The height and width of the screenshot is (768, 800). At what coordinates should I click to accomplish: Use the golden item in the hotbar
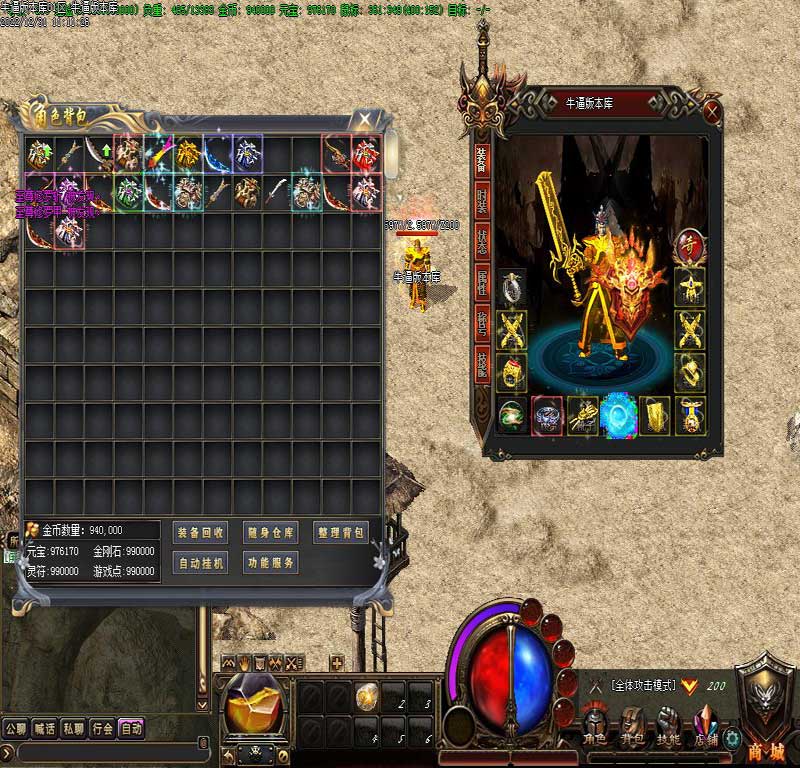pyautogui.click(x=367, y=692)
